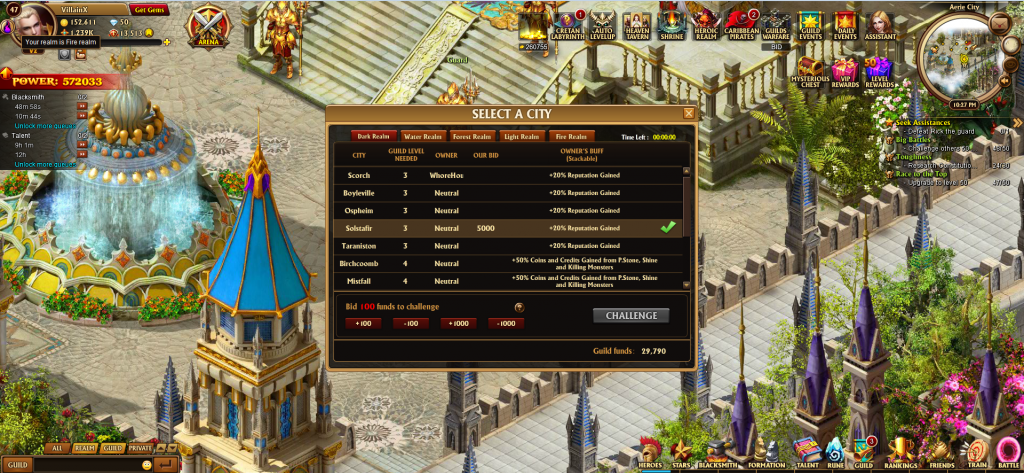Select the Taraniston city row
The image size is (1024, 473).
(x=359, y=245)
